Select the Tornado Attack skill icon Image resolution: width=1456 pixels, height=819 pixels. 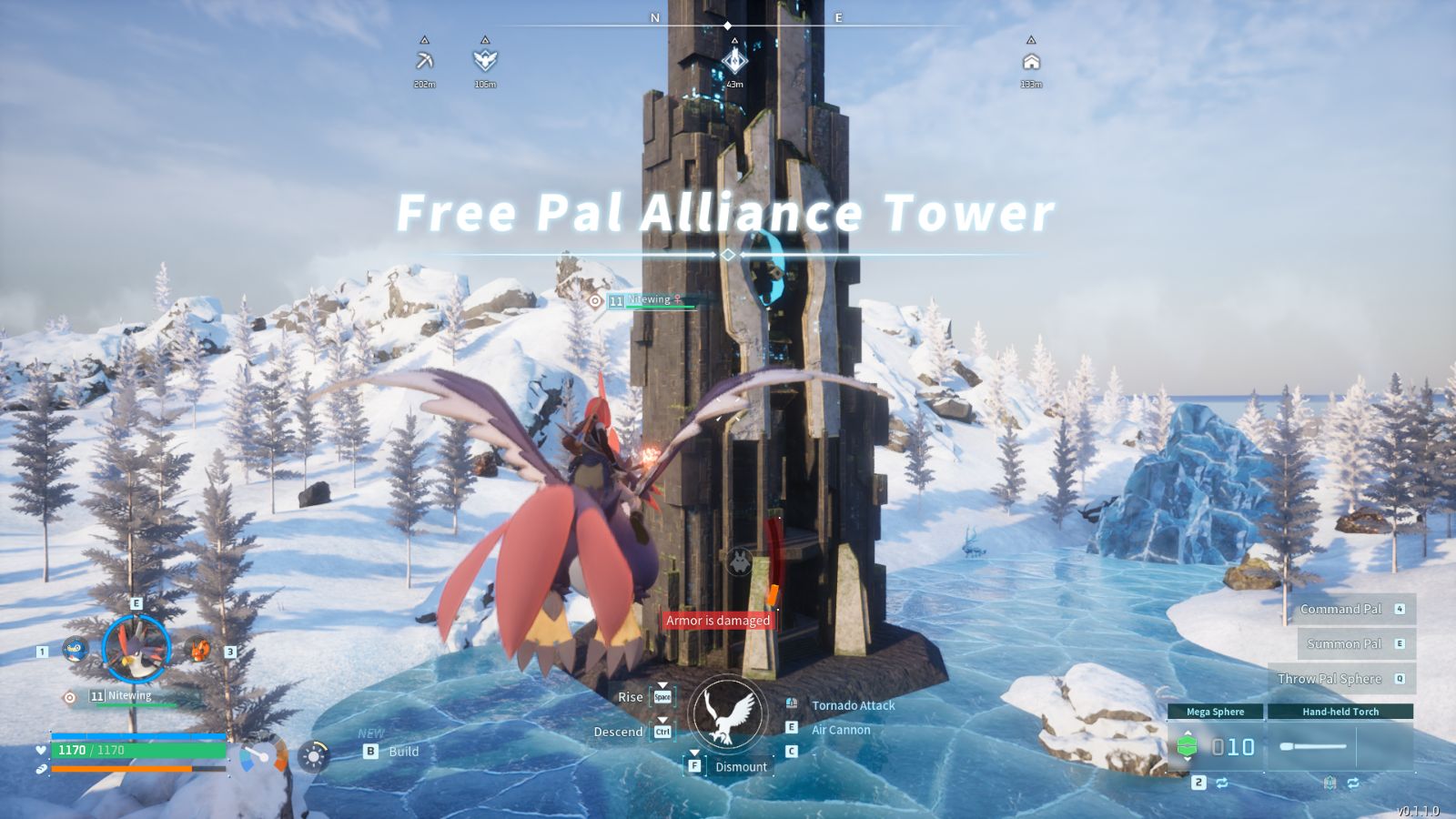pyautogui.click(x=791, y=703)
